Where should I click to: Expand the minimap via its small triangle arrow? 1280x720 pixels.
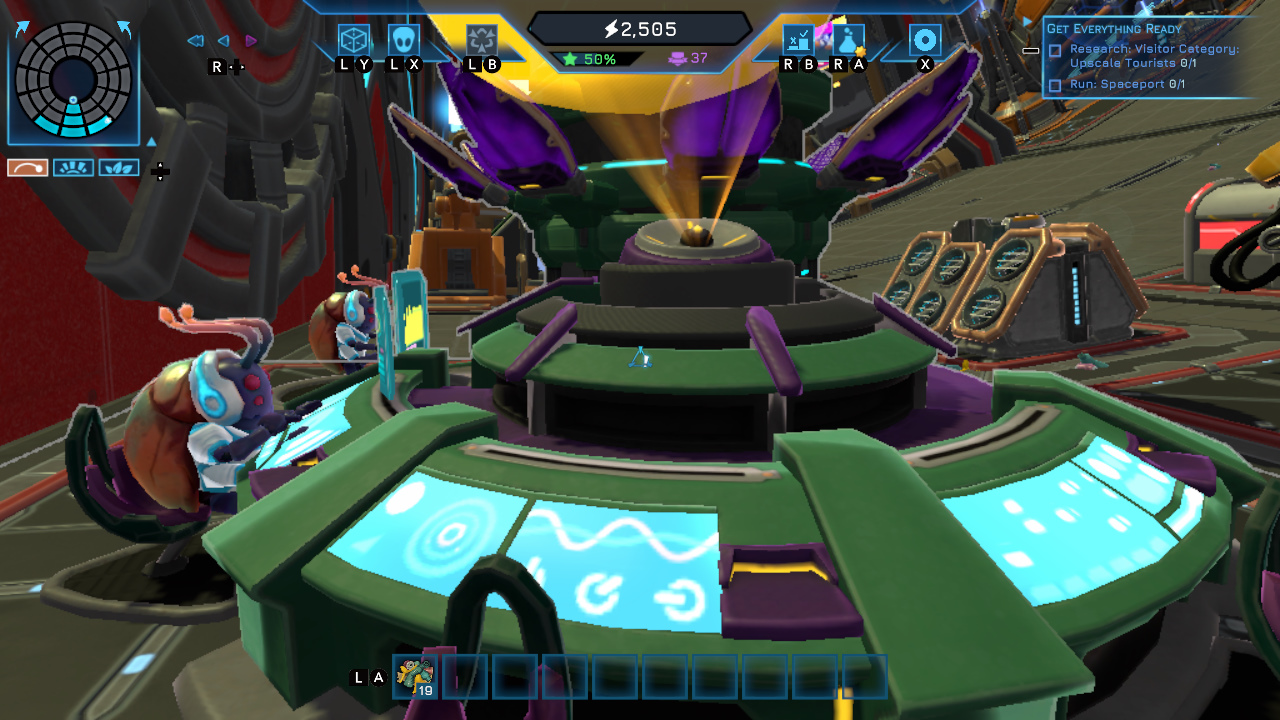150,140
